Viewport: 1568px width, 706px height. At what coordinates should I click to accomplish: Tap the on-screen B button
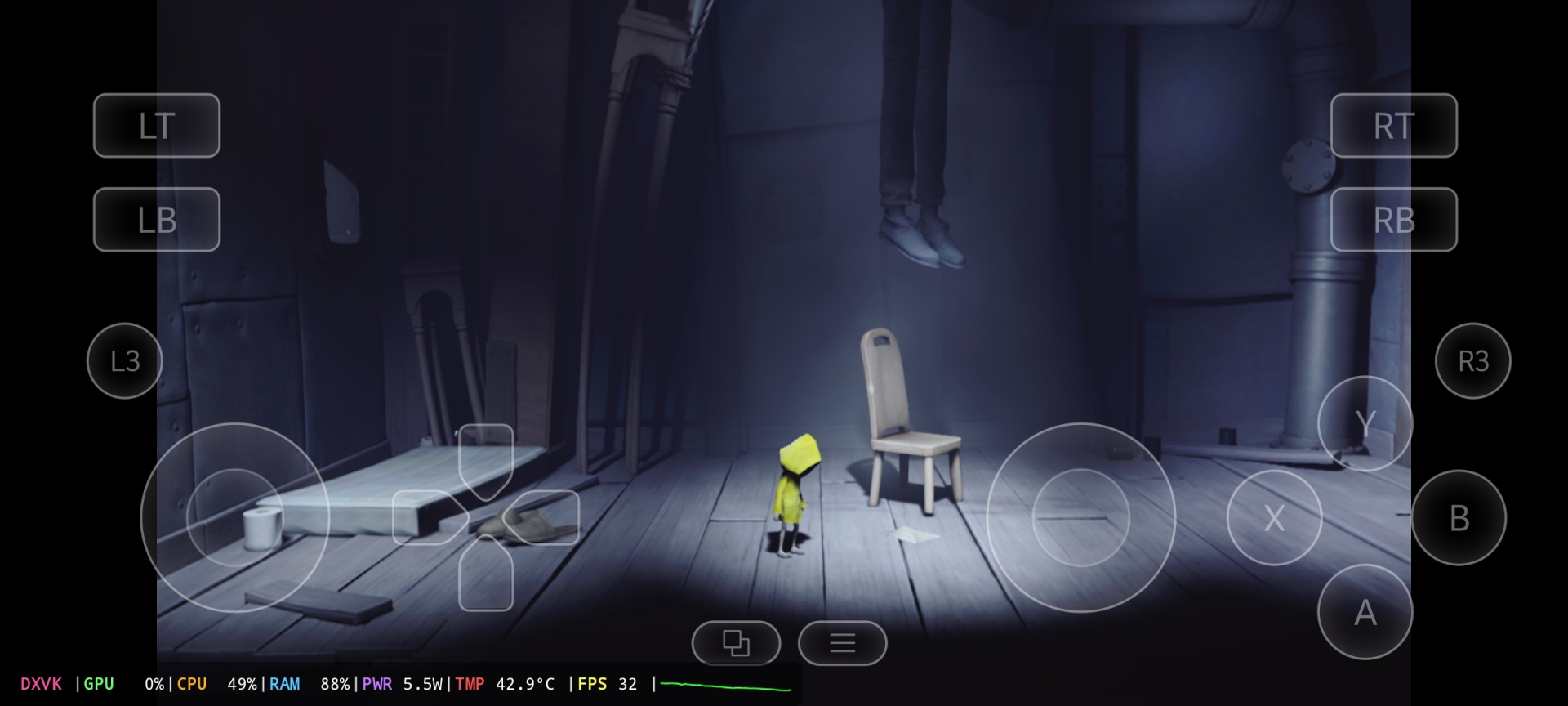click(1459, 517)
